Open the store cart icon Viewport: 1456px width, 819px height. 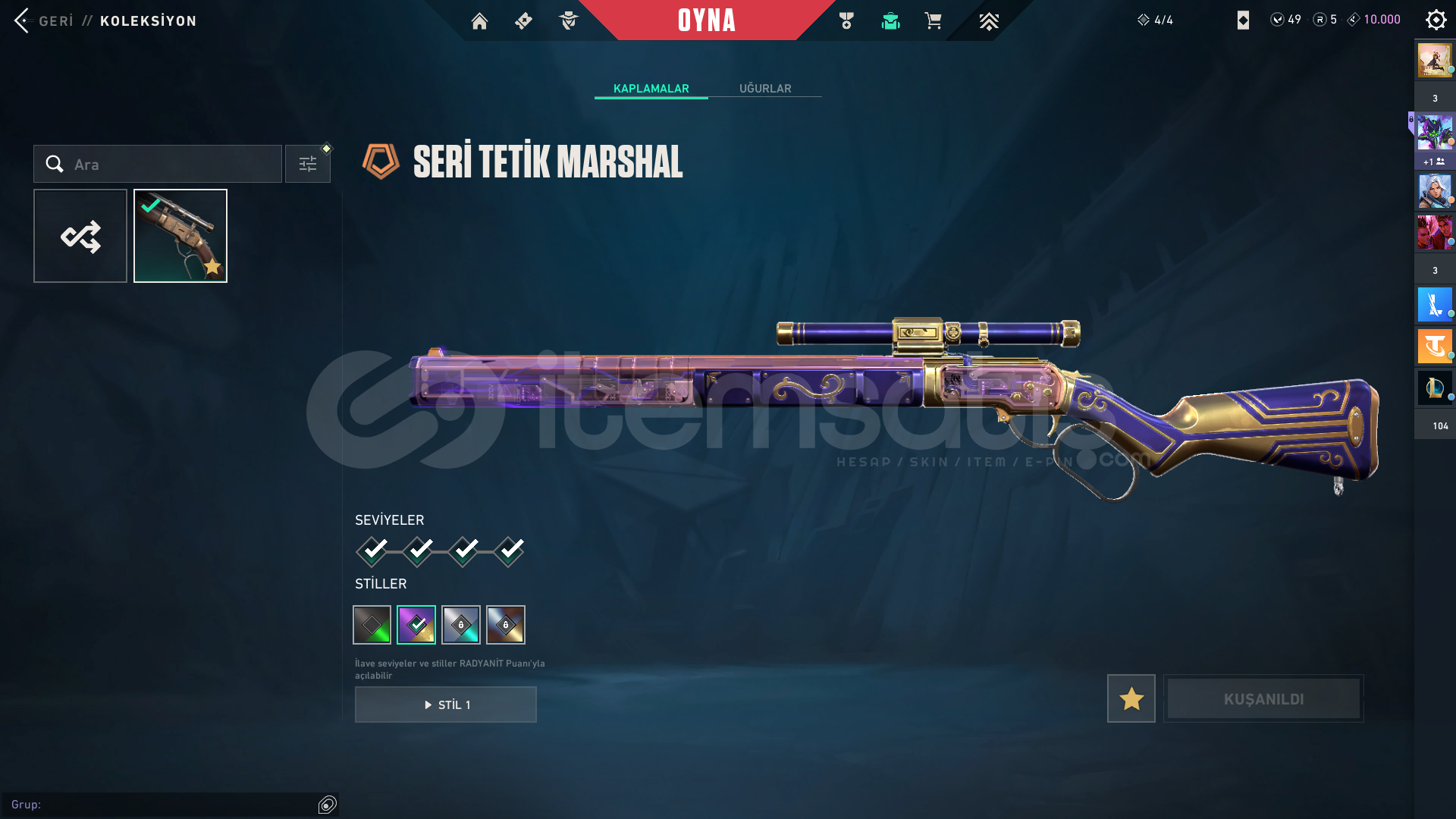click(933, 21)
